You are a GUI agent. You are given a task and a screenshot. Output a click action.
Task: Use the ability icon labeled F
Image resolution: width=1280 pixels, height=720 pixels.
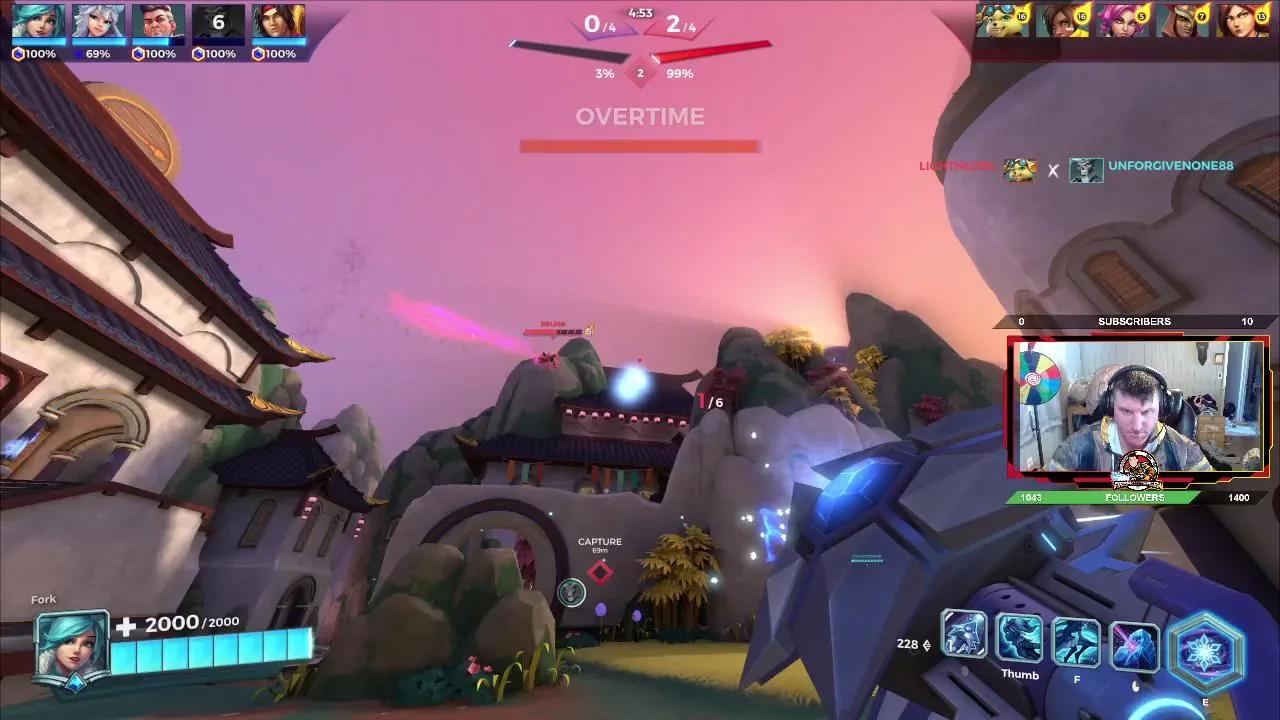pos(1077,641)
